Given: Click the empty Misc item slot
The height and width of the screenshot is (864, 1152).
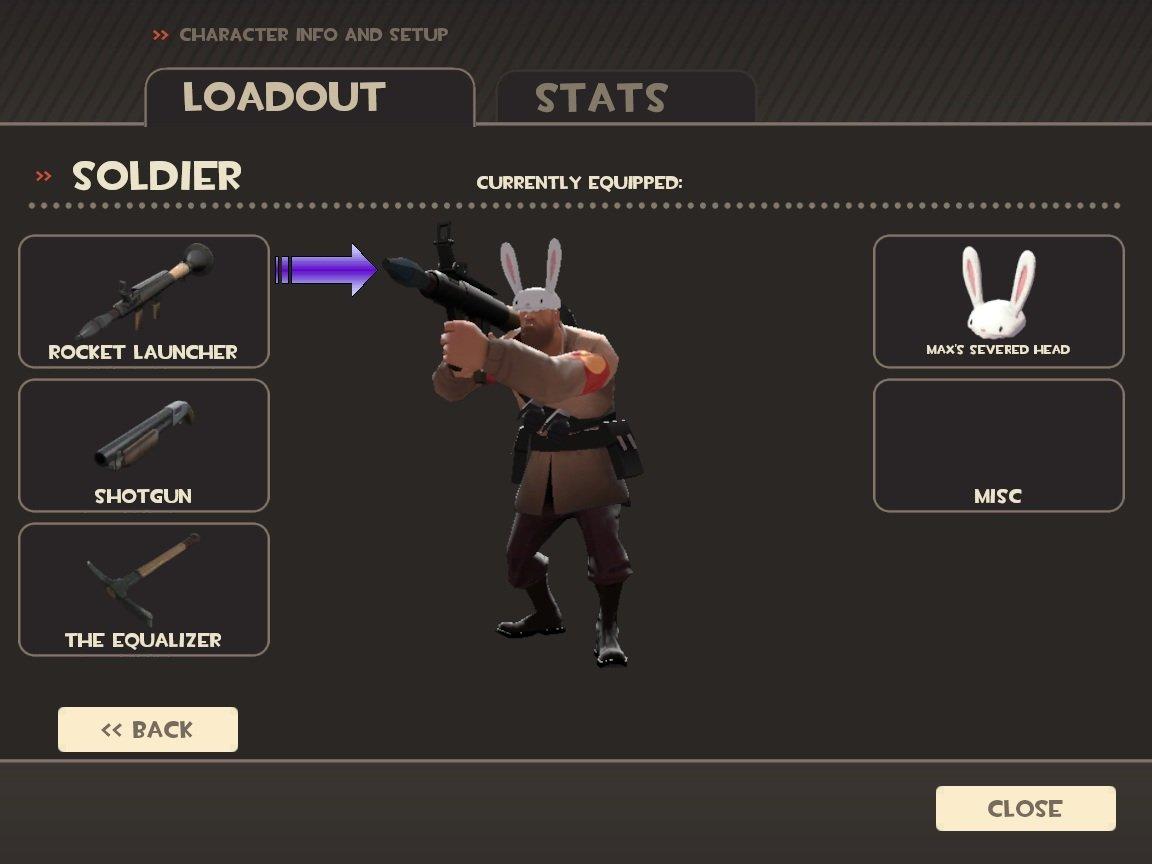Looking at the screenshot, I should click(x=998, y=445).
